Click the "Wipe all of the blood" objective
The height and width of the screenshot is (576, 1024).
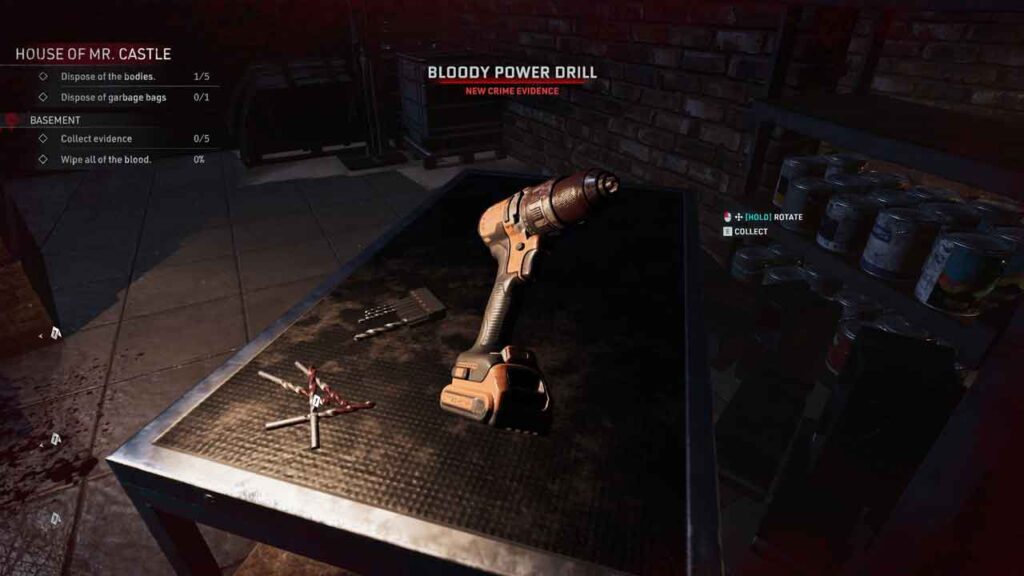pyautogui.click(x=106, y=159)
